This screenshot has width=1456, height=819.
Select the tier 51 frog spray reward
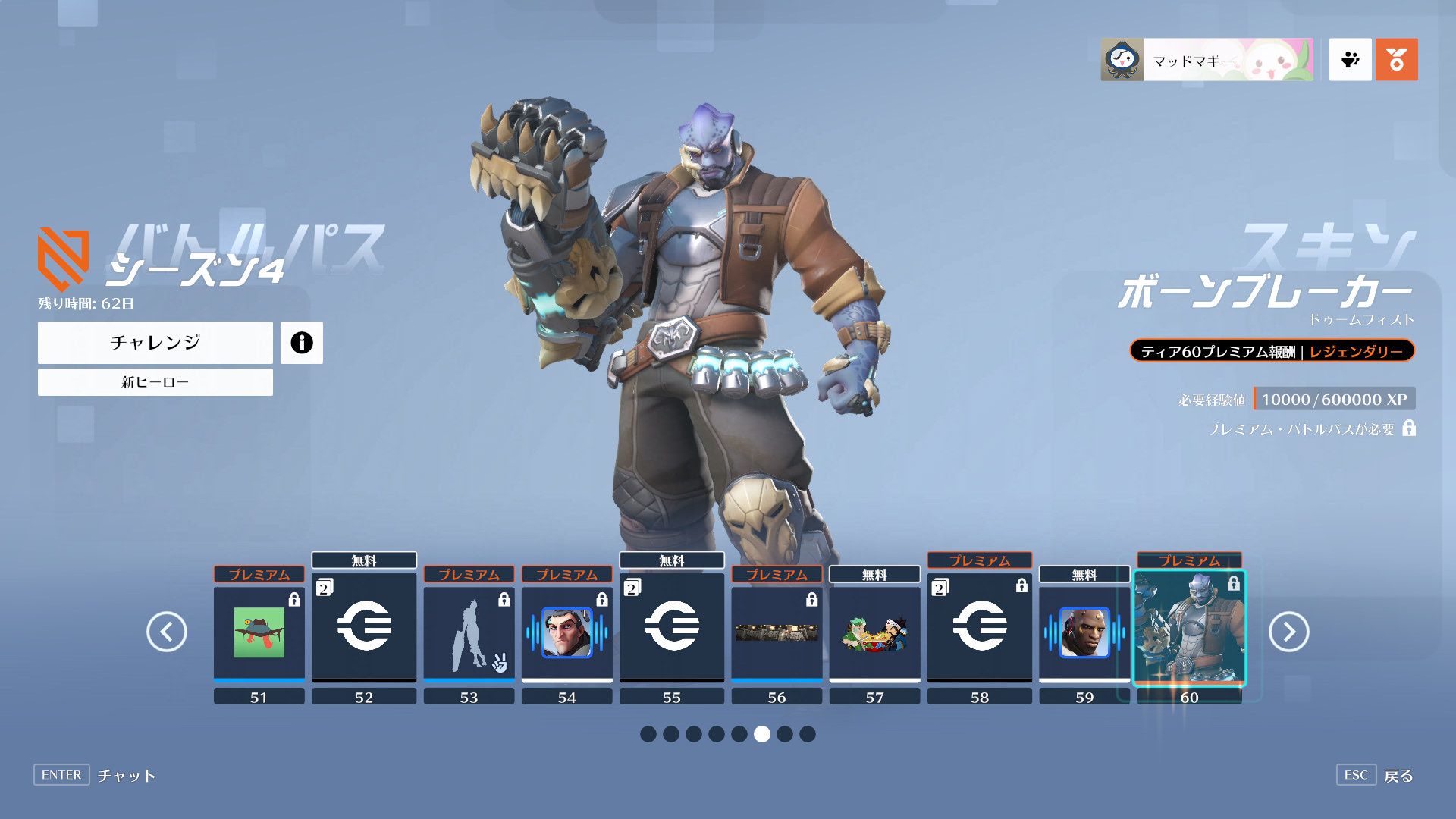click(x=259, y=632)
